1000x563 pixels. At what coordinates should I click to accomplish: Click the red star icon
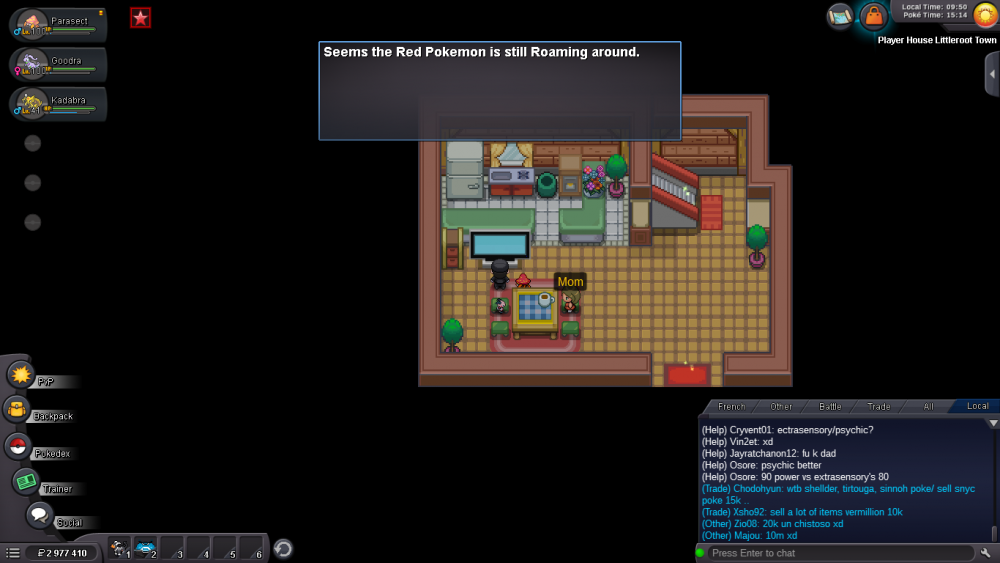141,17
